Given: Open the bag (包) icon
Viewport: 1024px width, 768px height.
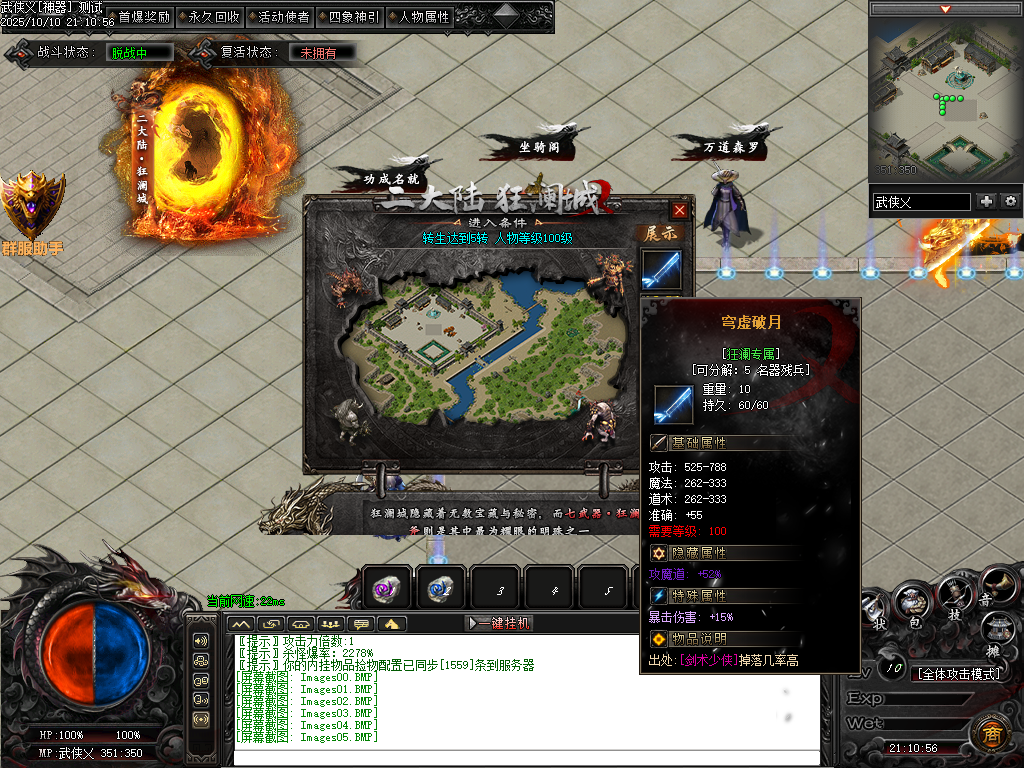Looking at the screenshot, I should coord(912,603).
